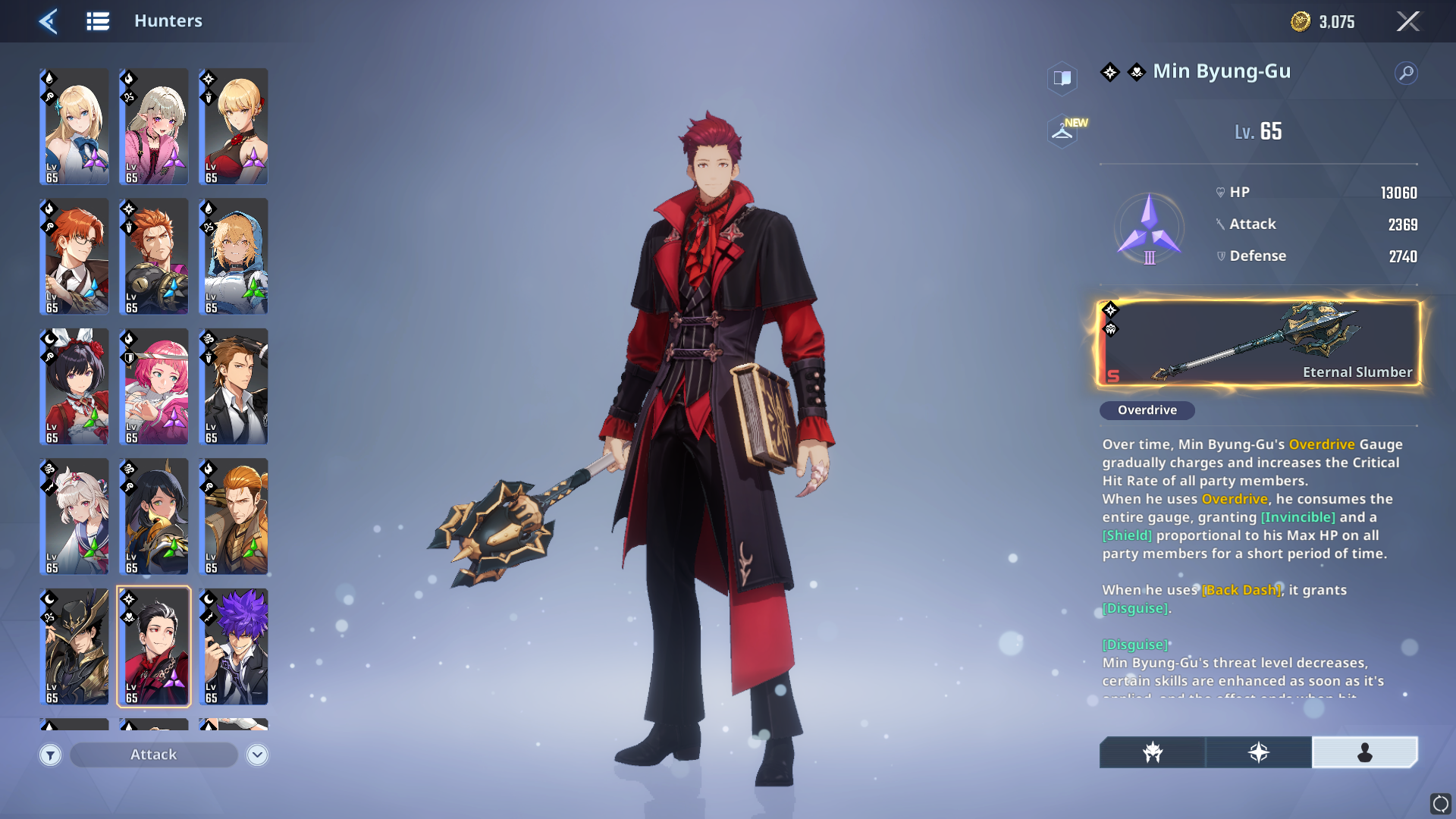Click the Overdrive skill label
Screen dimensions: 1456x819
pos(1147,410)
